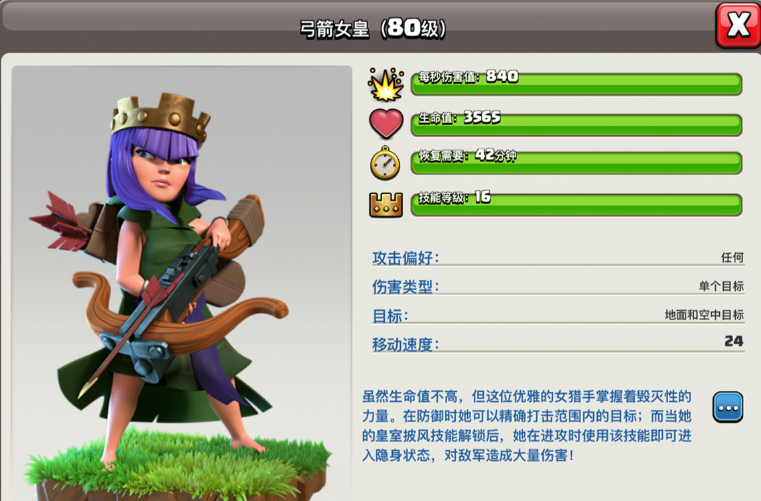Open the blue three-dots more info button
Screen dimensions: 761x501
[727, 407]
